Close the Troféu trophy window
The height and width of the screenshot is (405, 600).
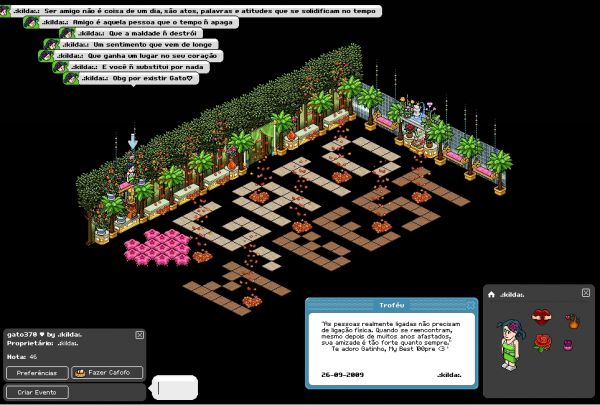pyautogui.click(x=472, y=303)
